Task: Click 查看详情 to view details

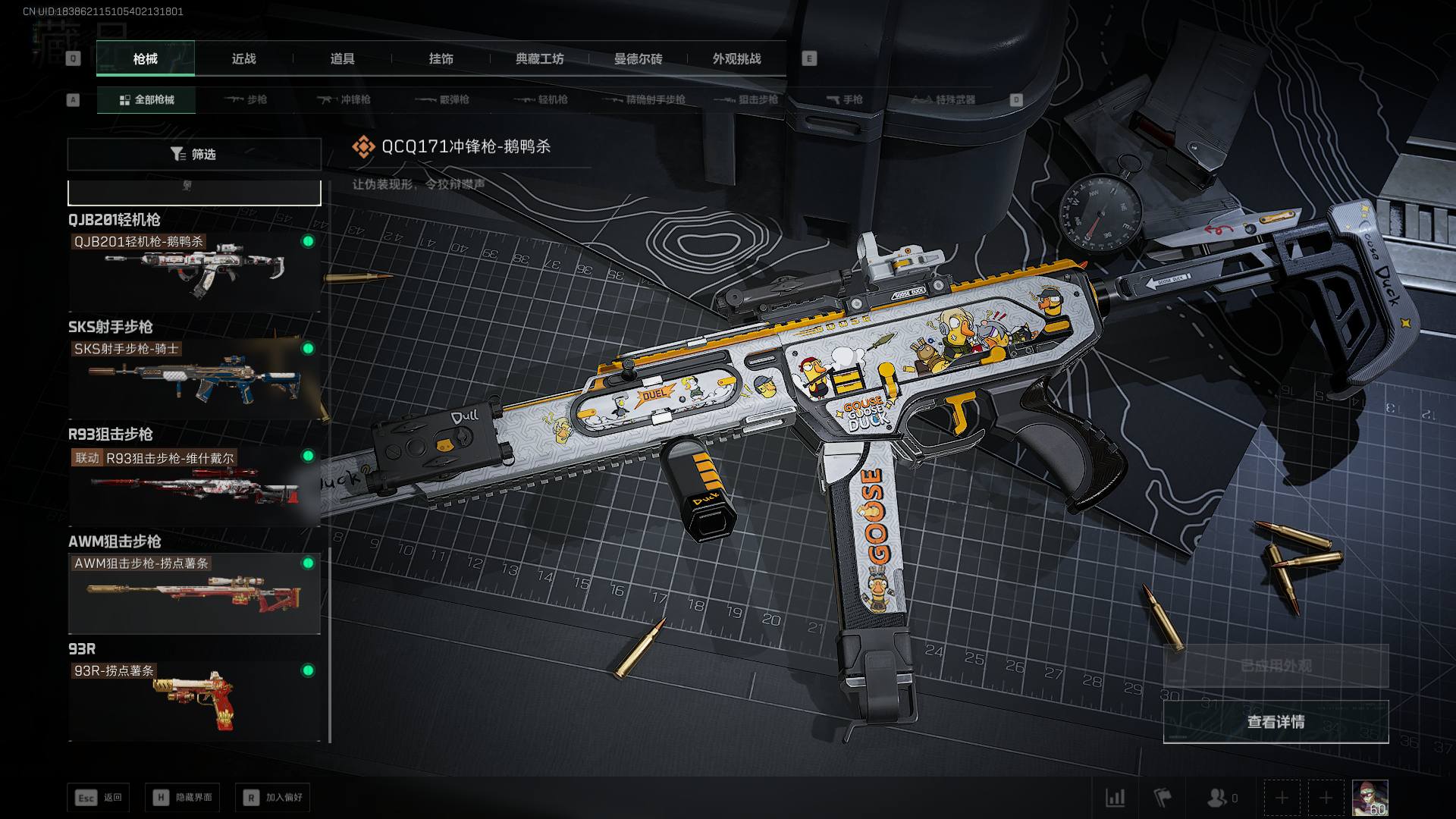Action: click(1276, 722)
